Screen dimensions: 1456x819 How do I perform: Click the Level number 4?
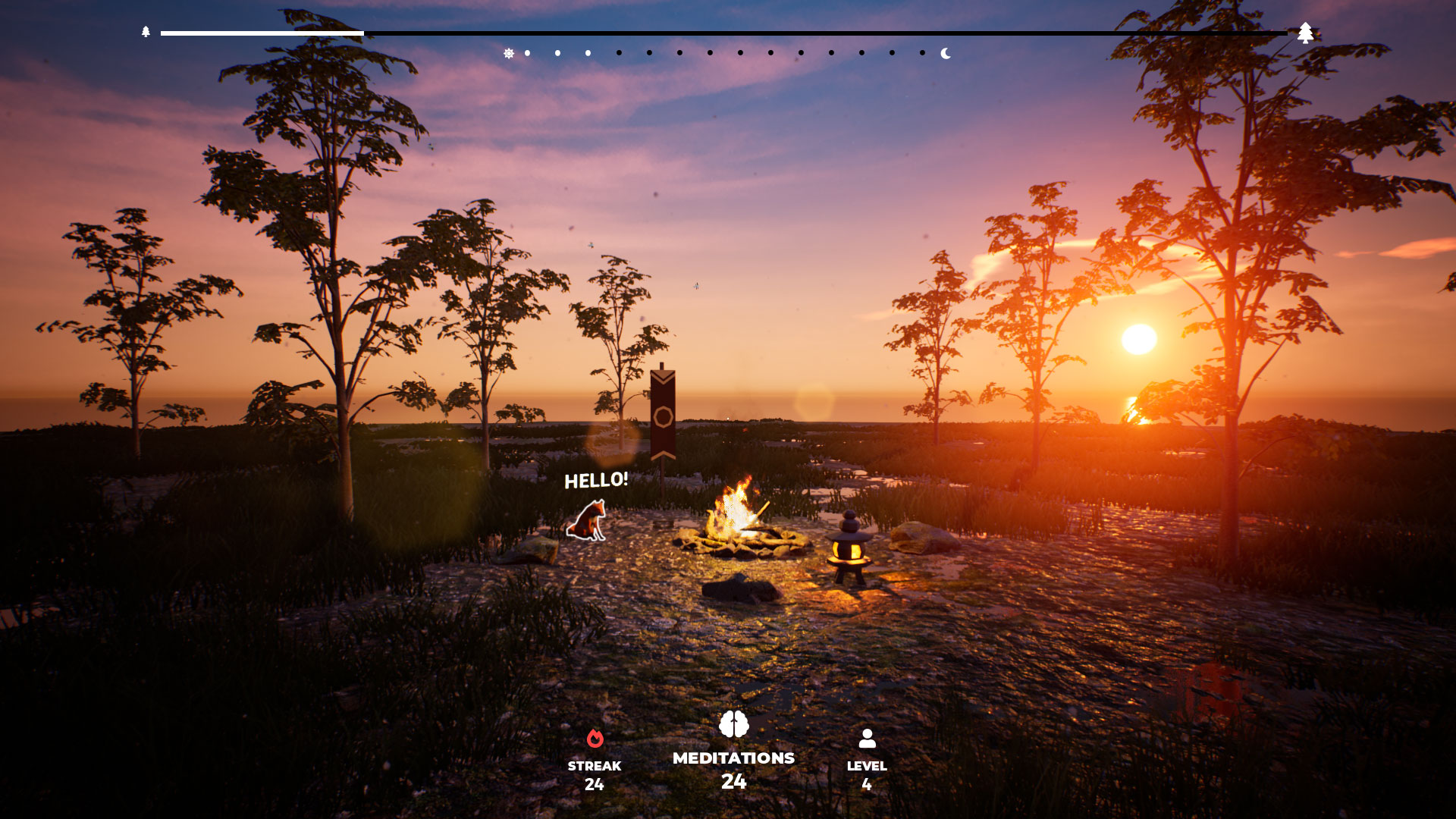pyautogui.click(x=869, y=784)
